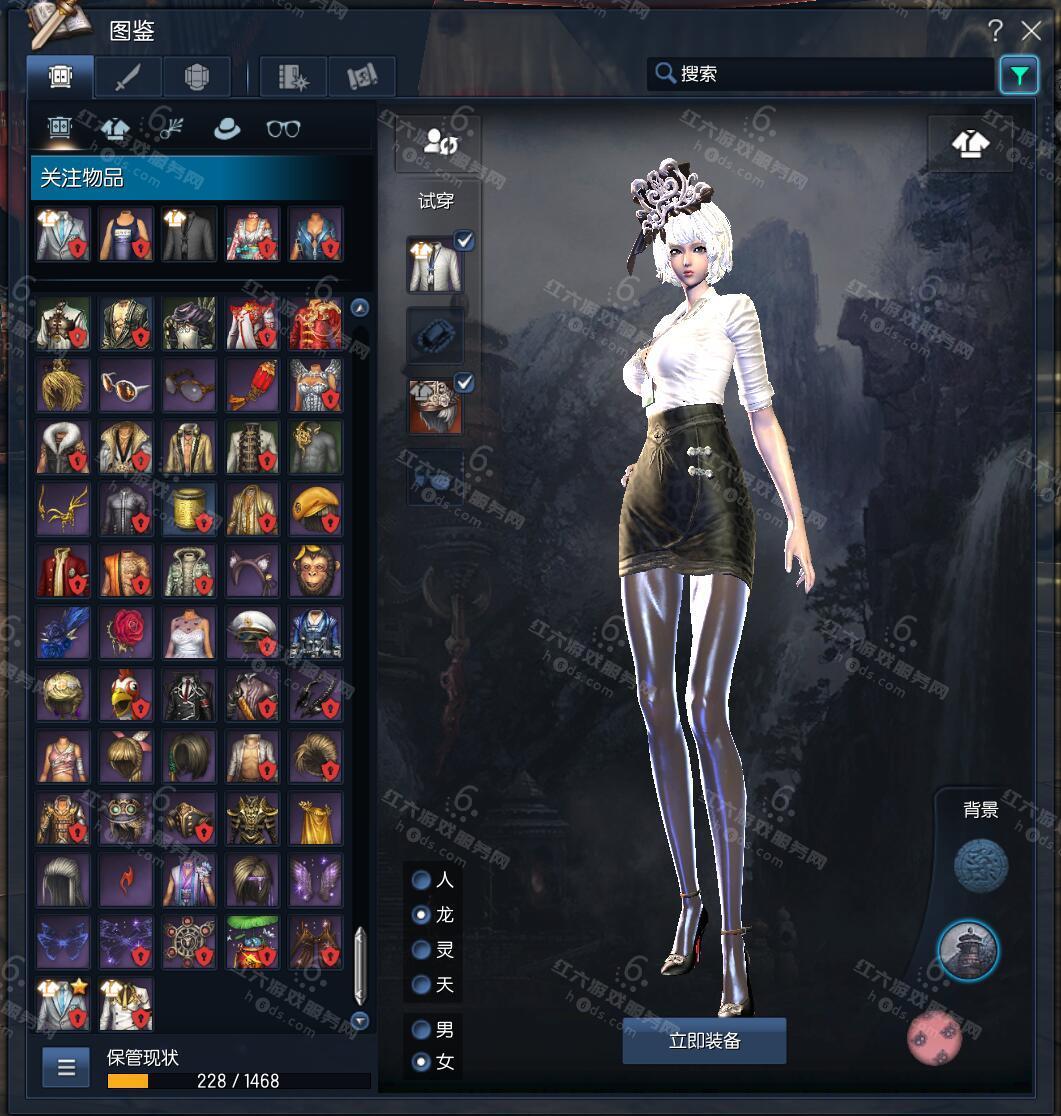Choose the chicken head costume item
The height and width of the screenshot is (1116, 1061).
pos(126,694)
